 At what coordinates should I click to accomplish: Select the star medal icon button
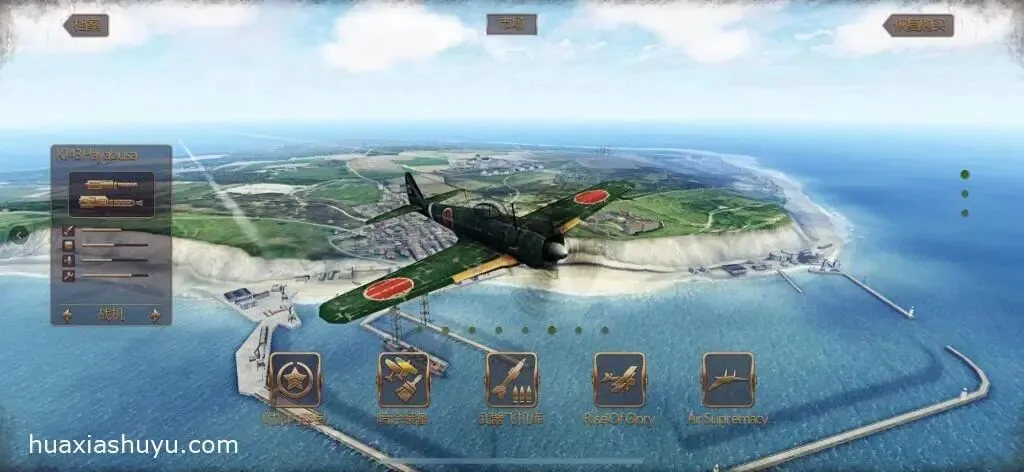(x=294, y=379)
